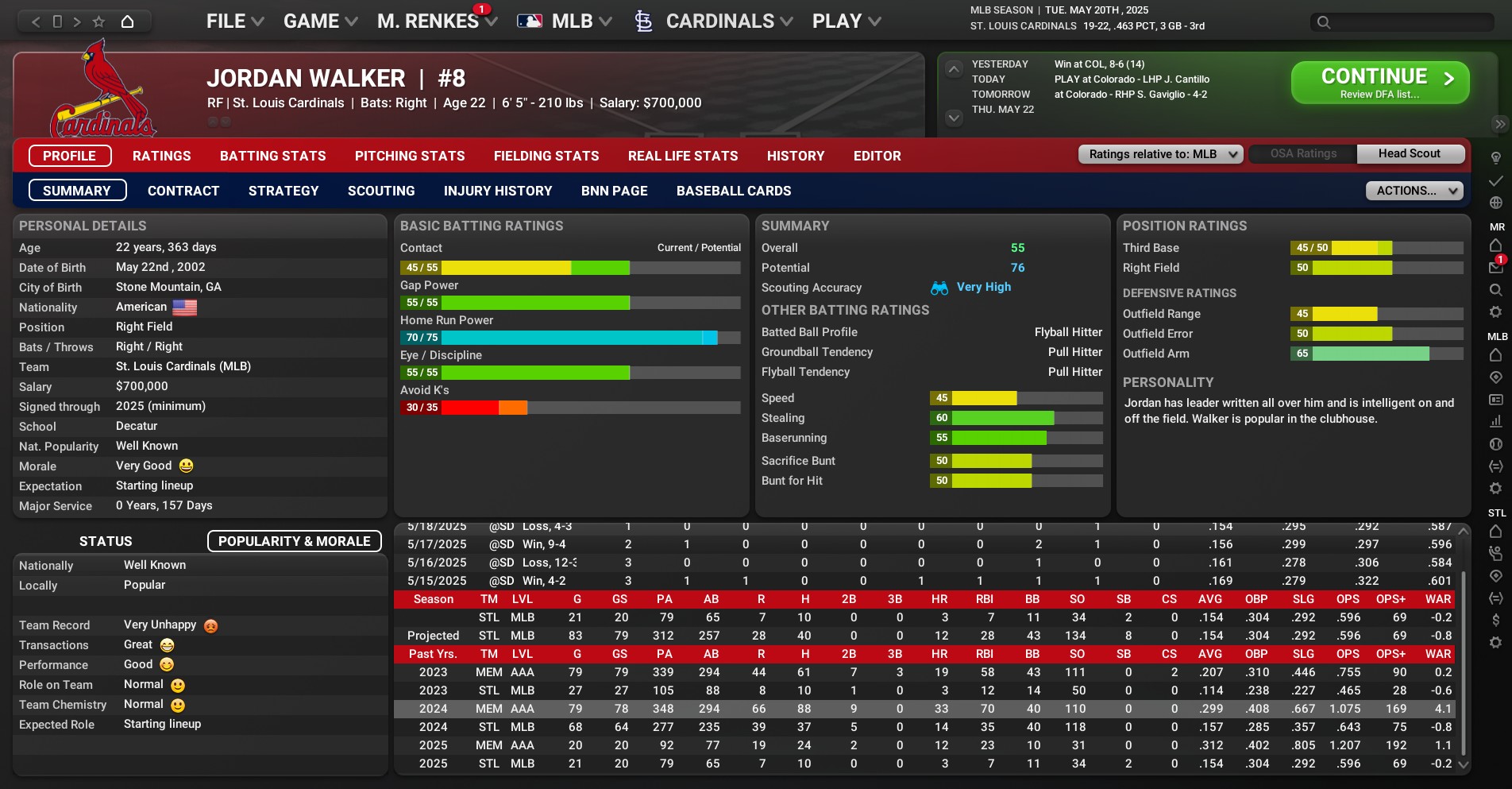
Task: Expand the ACTIONS dropdown
Action: point(1414,191)
